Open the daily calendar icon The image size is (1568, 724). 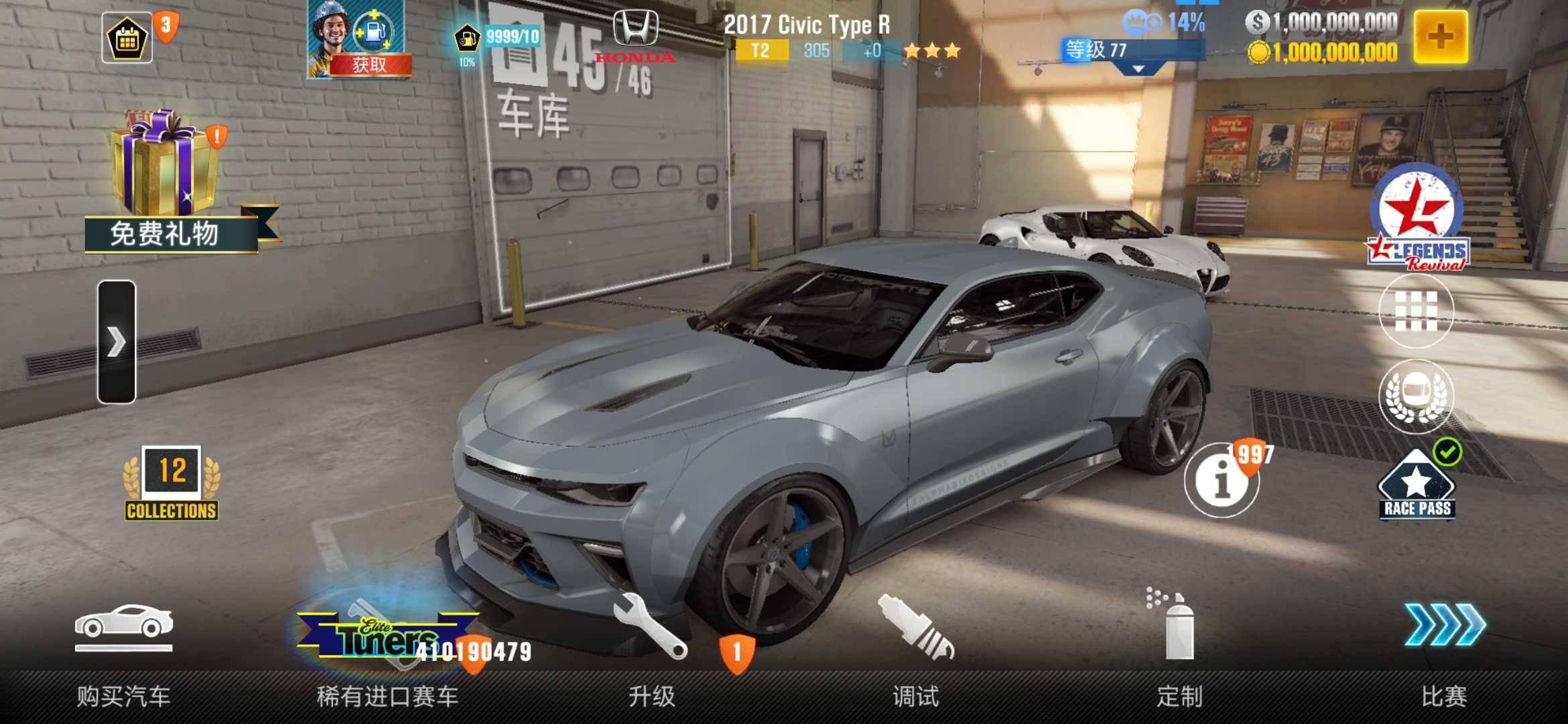[127, 39]
